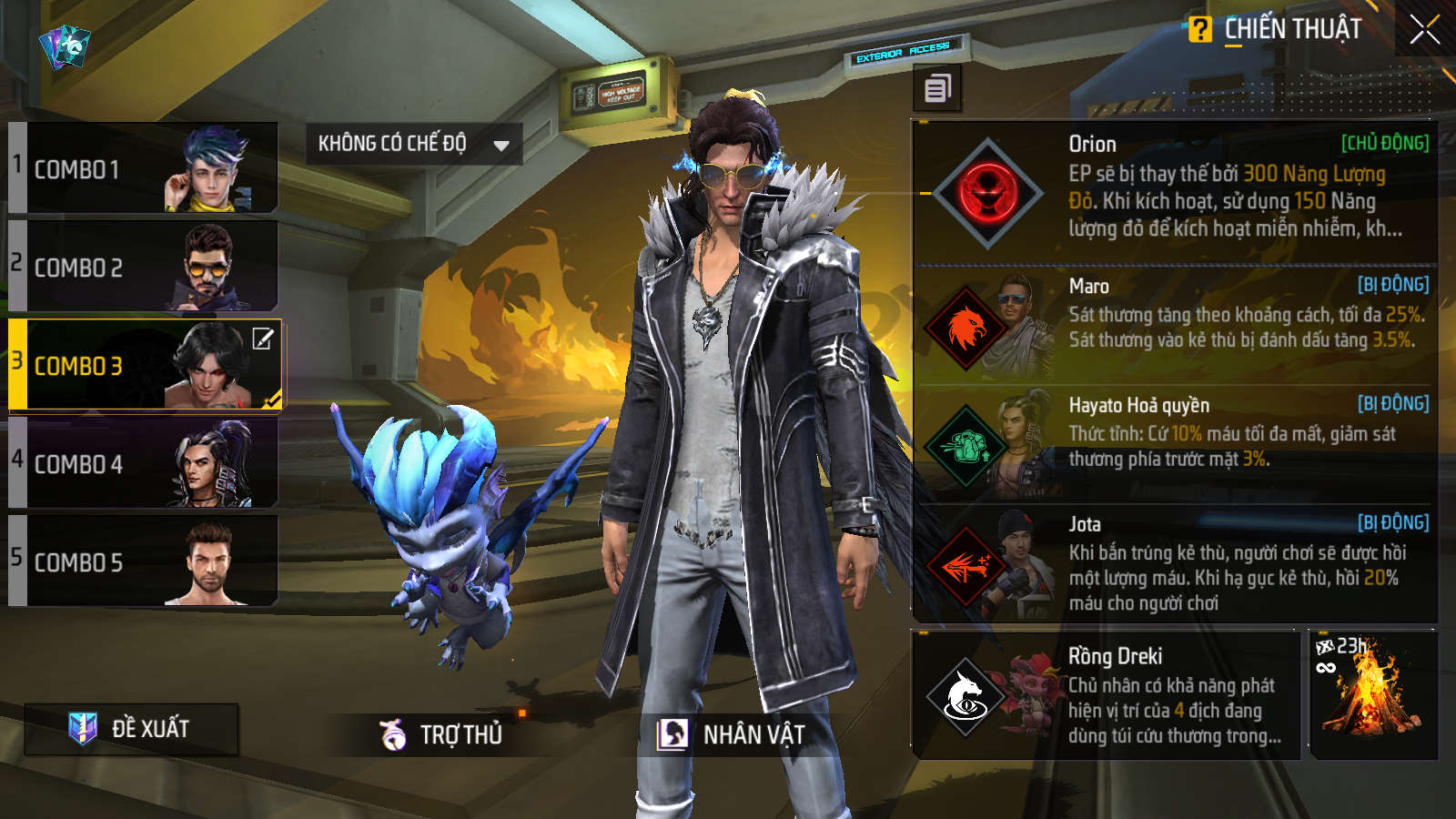Open the card collection icon
This screenshot has width=1456, height=819.
click(x=65, y=45)
